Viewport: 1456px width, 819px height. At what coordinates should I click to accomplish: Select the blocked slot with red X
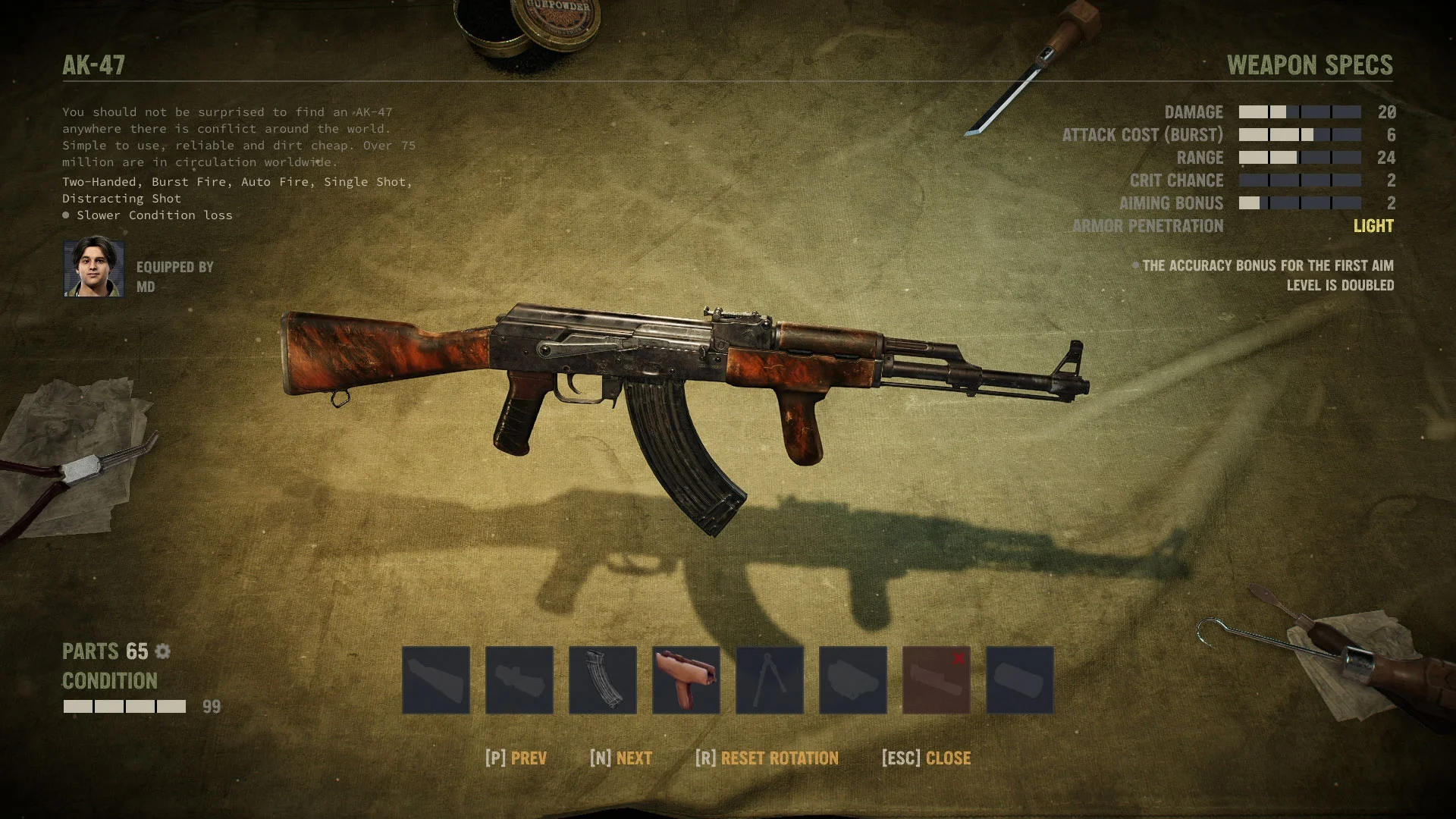point(937,679)
